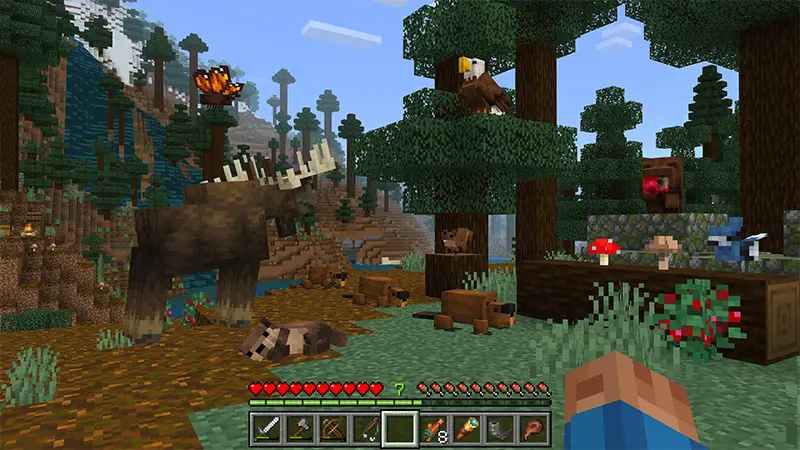Click the highlighted empty hotbar slot
The width and height of the screenshot is (800, 450).
point(400,428)
